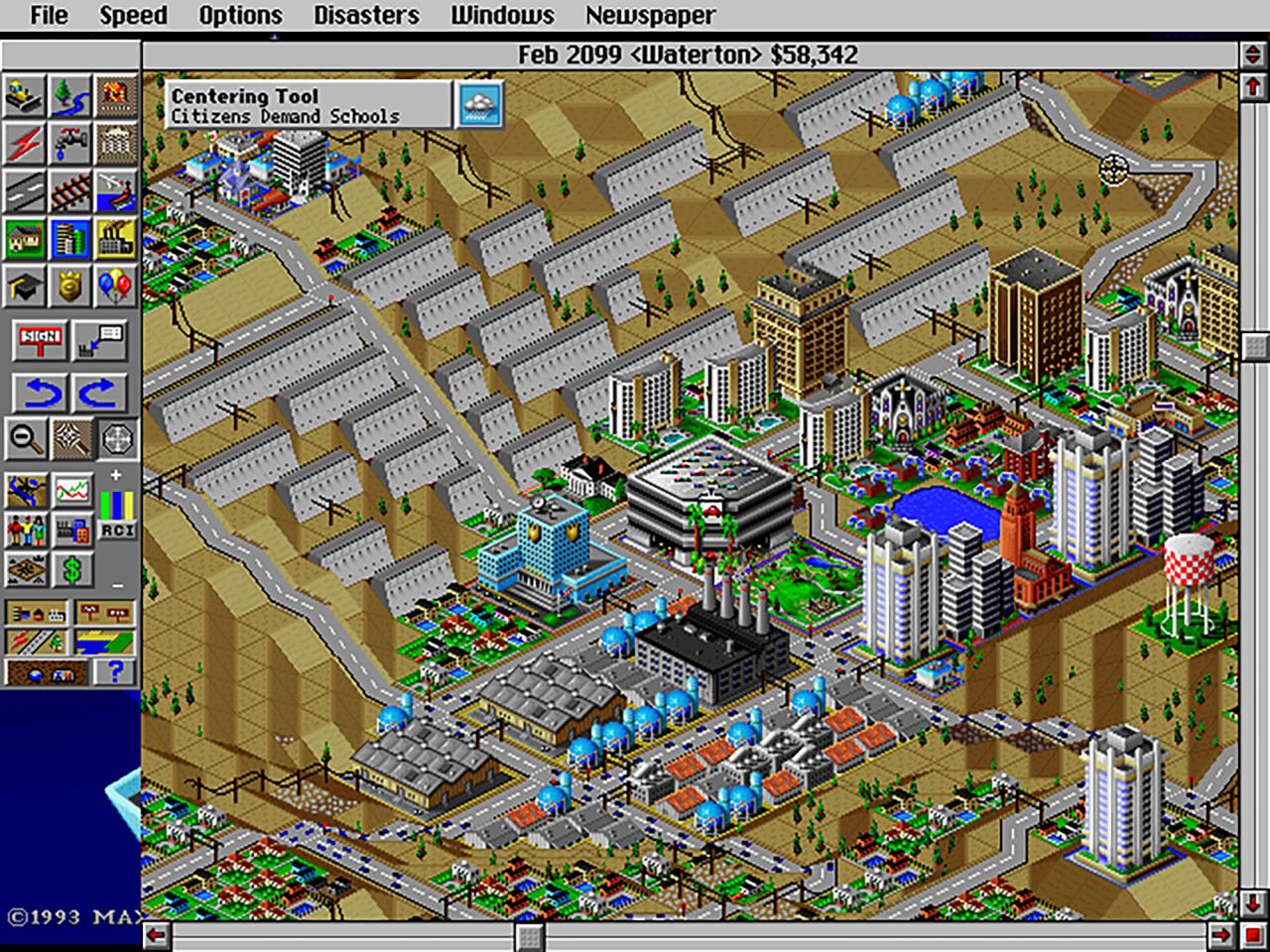
Task: Open the Graphs window
Action: (71, 489)
